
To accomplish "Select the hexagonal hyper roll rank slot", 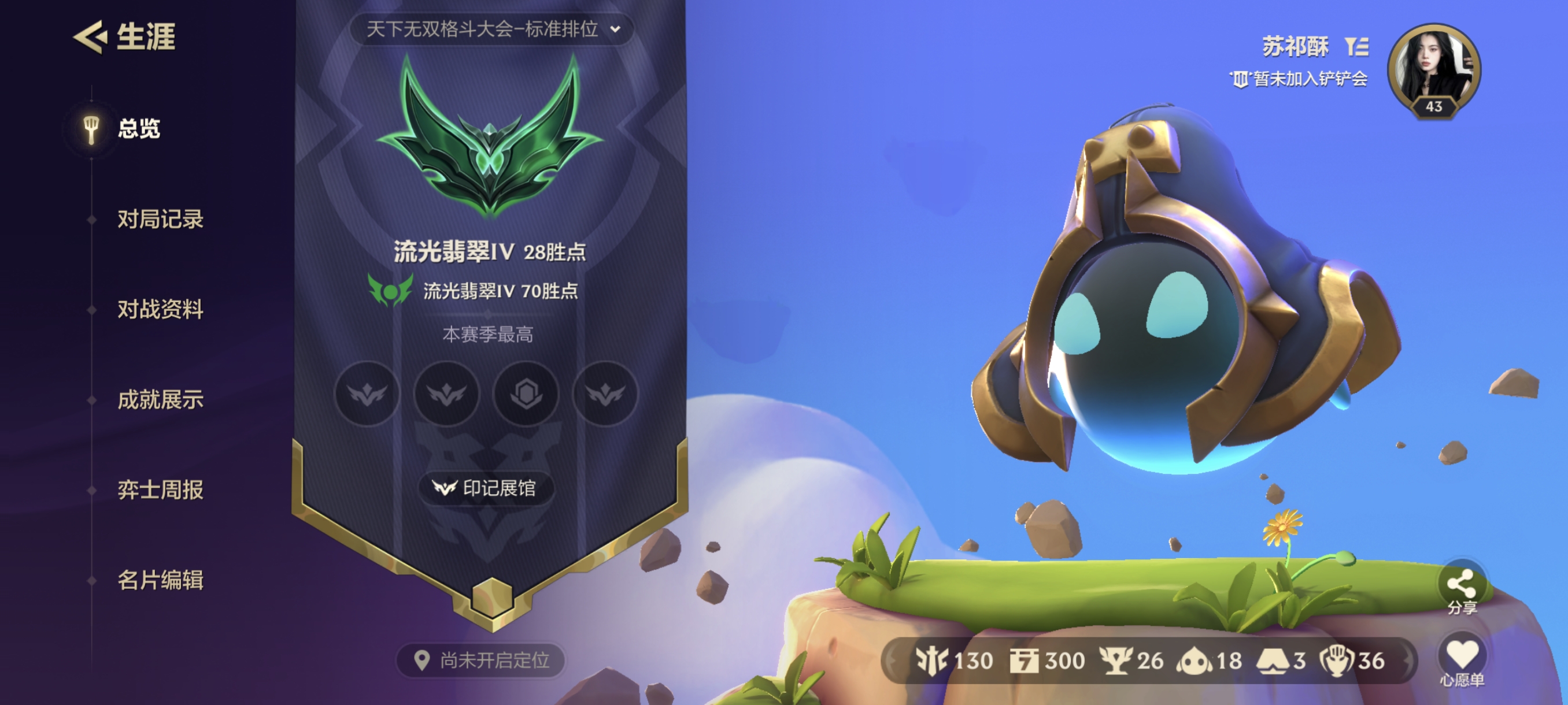I will 526,394.
